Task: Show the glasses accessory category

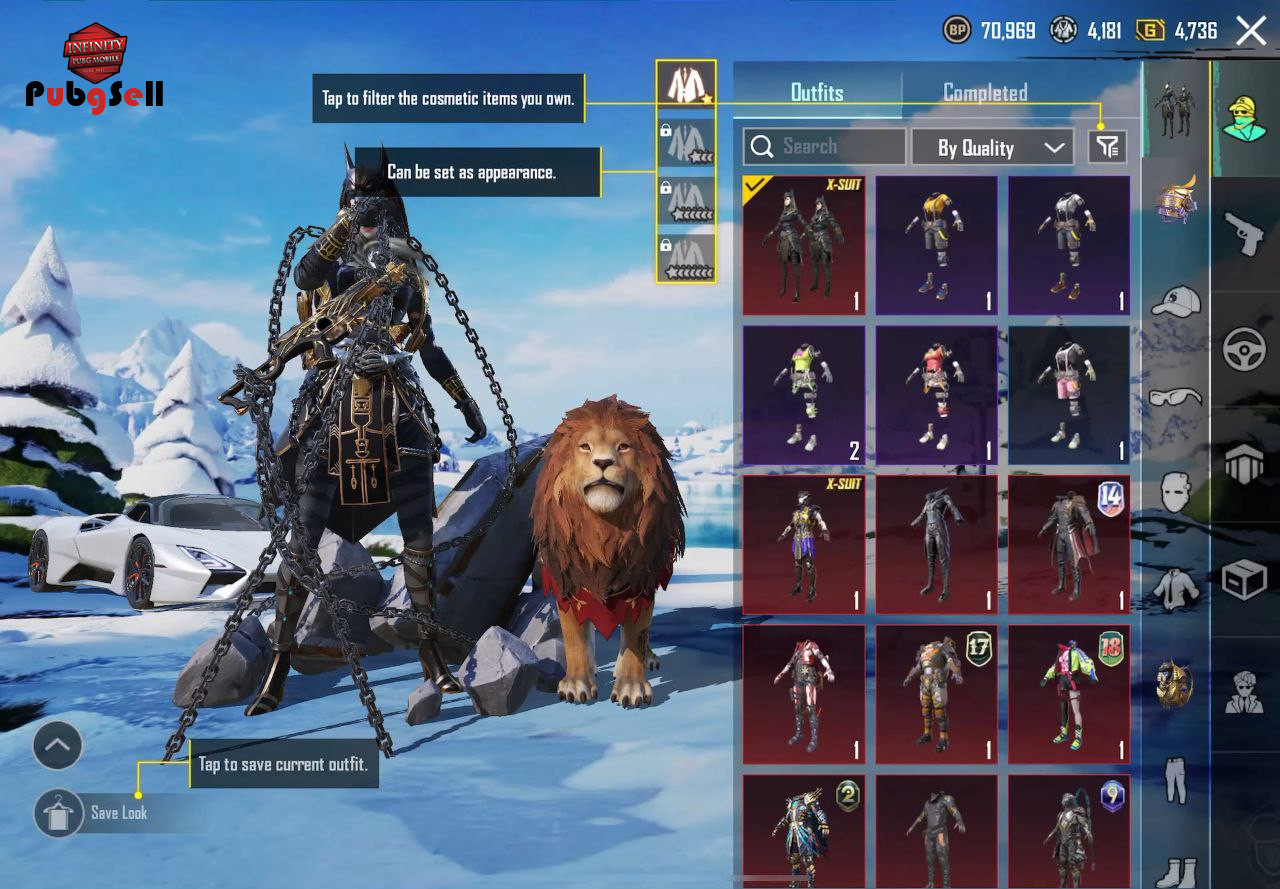Action: click(1176, 397)
